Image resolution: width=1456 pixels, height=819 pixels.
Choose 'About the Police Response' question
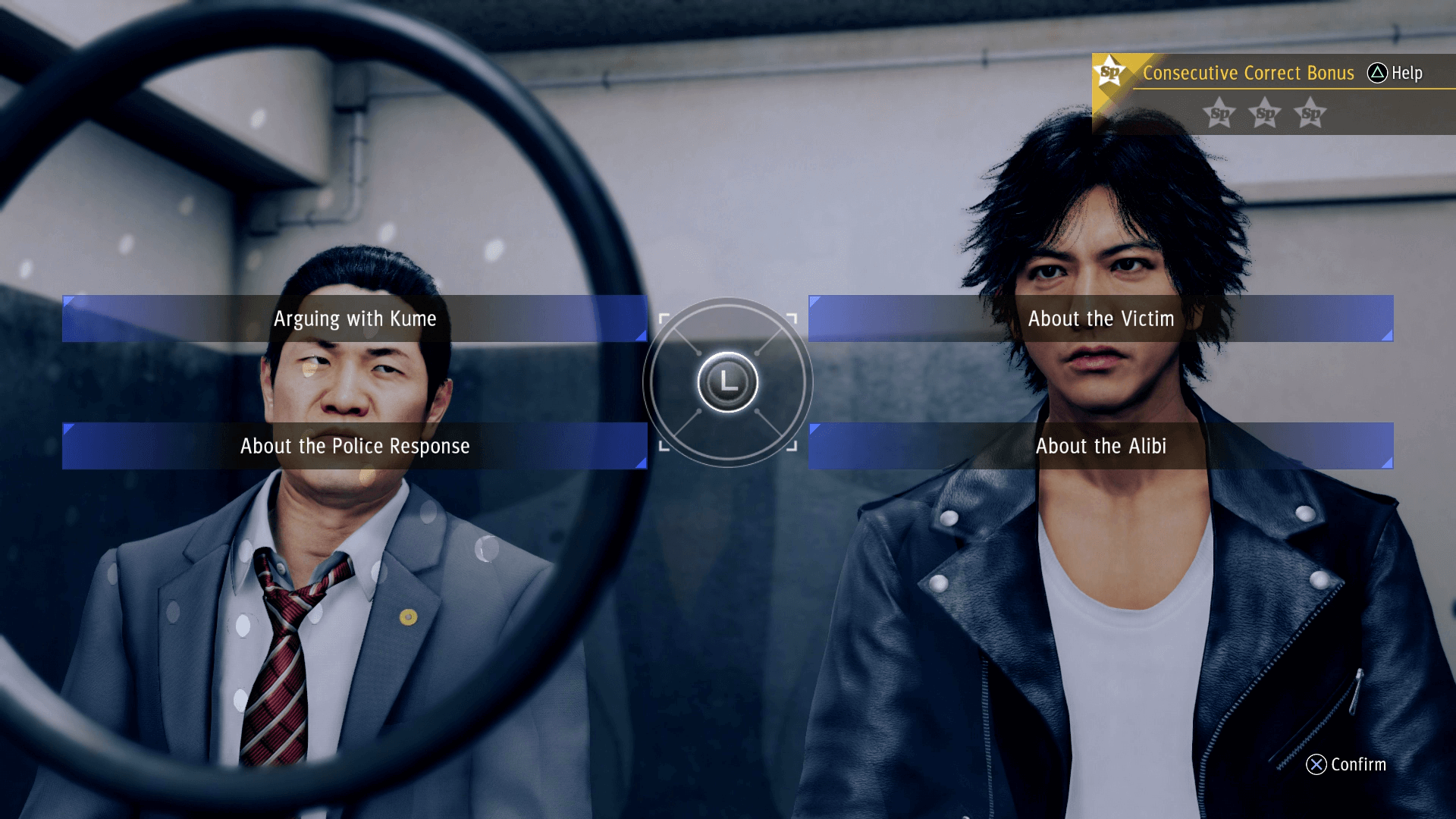[355, 446]
